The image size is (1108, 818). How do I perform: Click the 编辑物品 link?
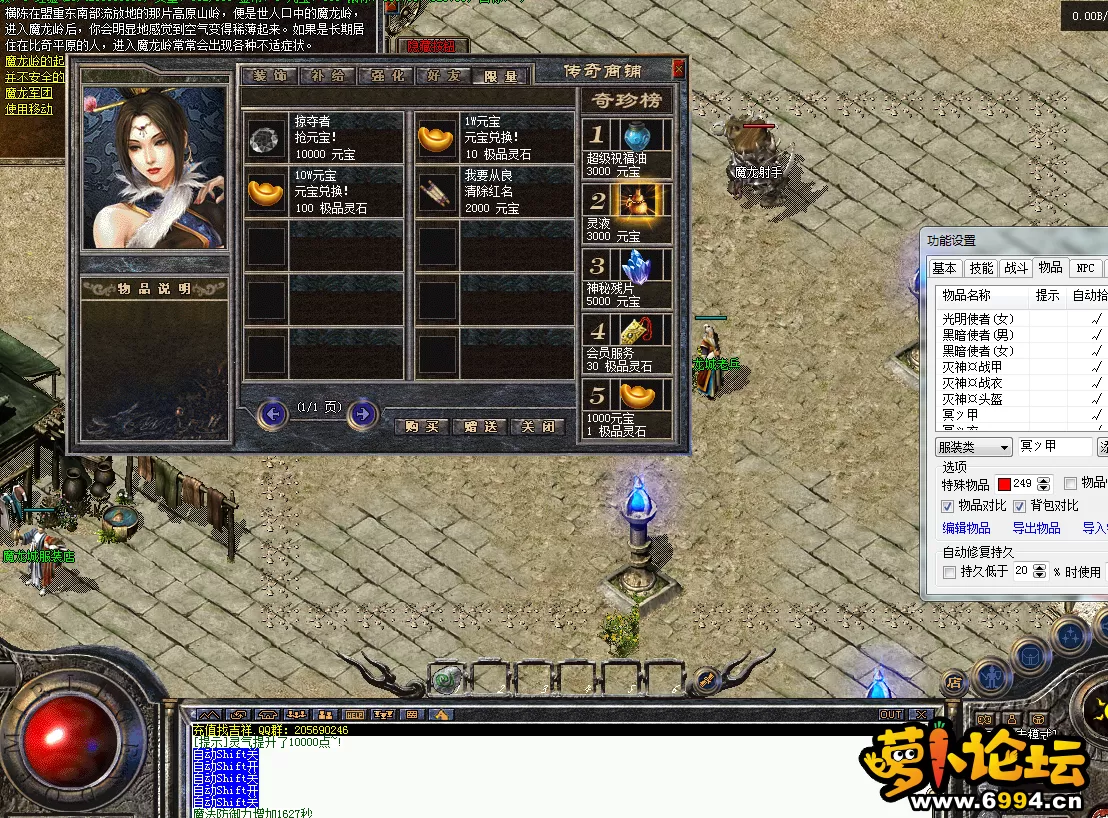pyautogui.click(x=966, y=528)
